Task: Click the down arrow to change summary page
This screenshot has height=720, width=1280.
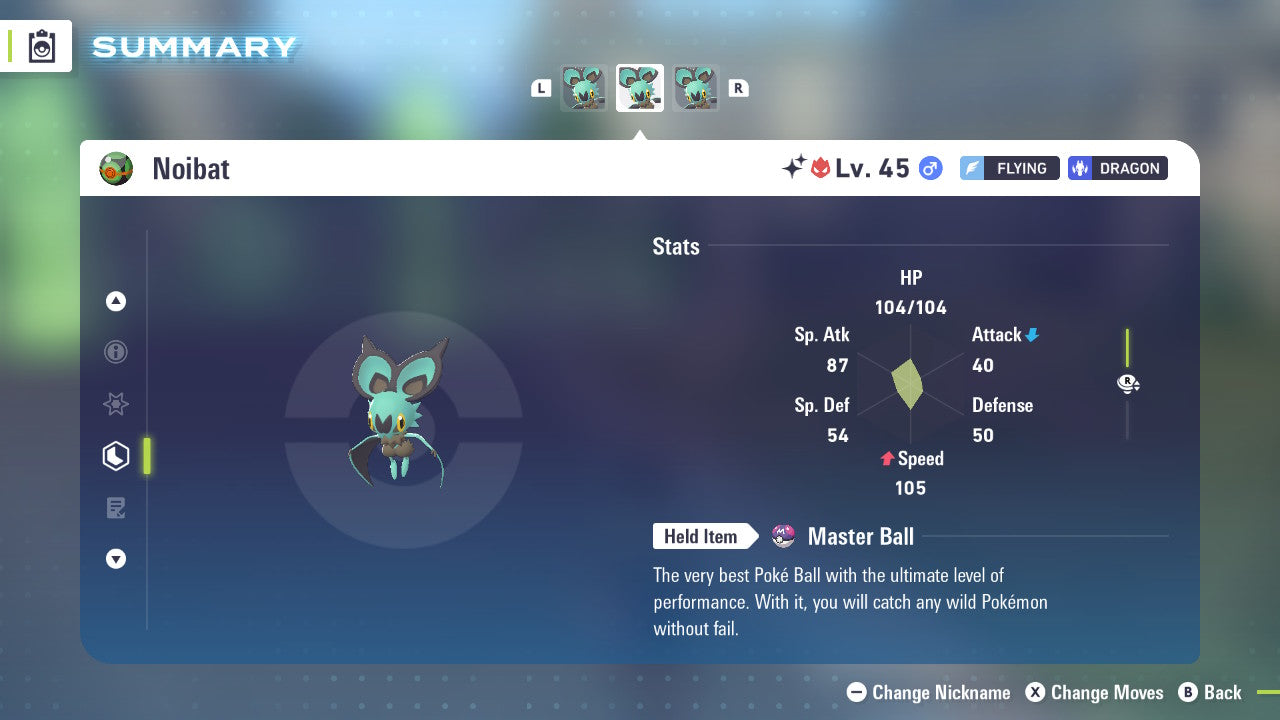Action: [115, 559]
